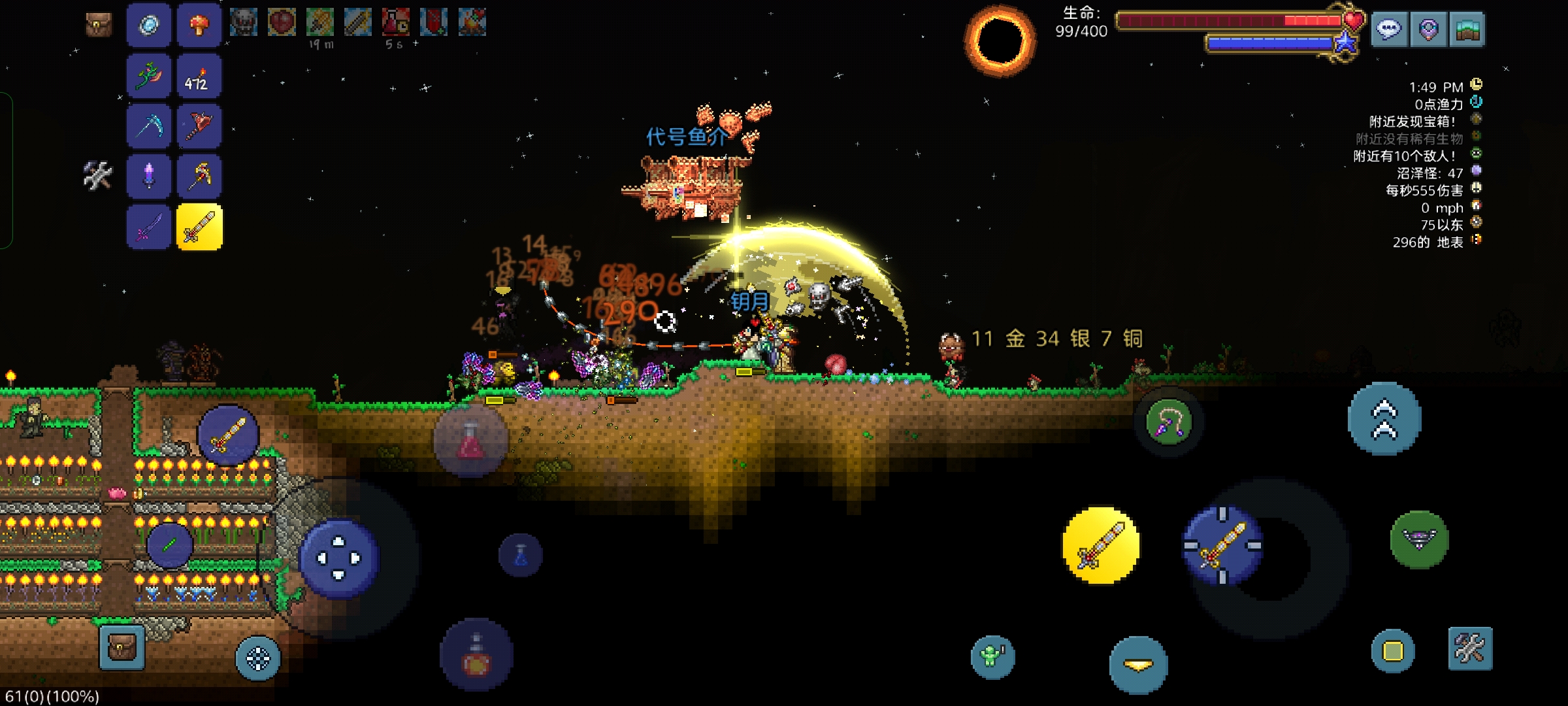This screenshot has width=1568, height=706.
Task: Select the mushroom hotbar slot
Action: pos(199,26)
